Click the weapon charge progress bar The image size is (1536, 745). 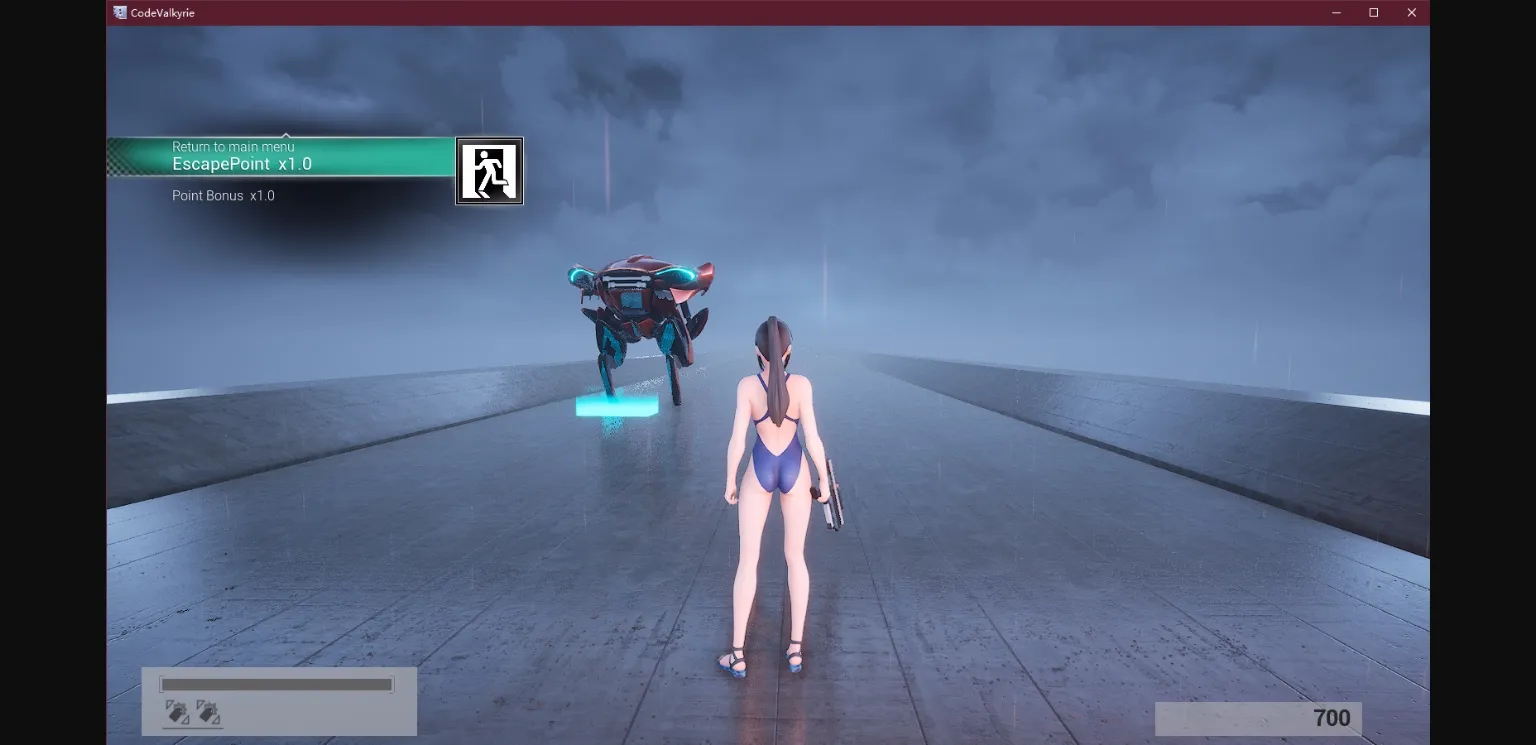click(x=277, y=685)
